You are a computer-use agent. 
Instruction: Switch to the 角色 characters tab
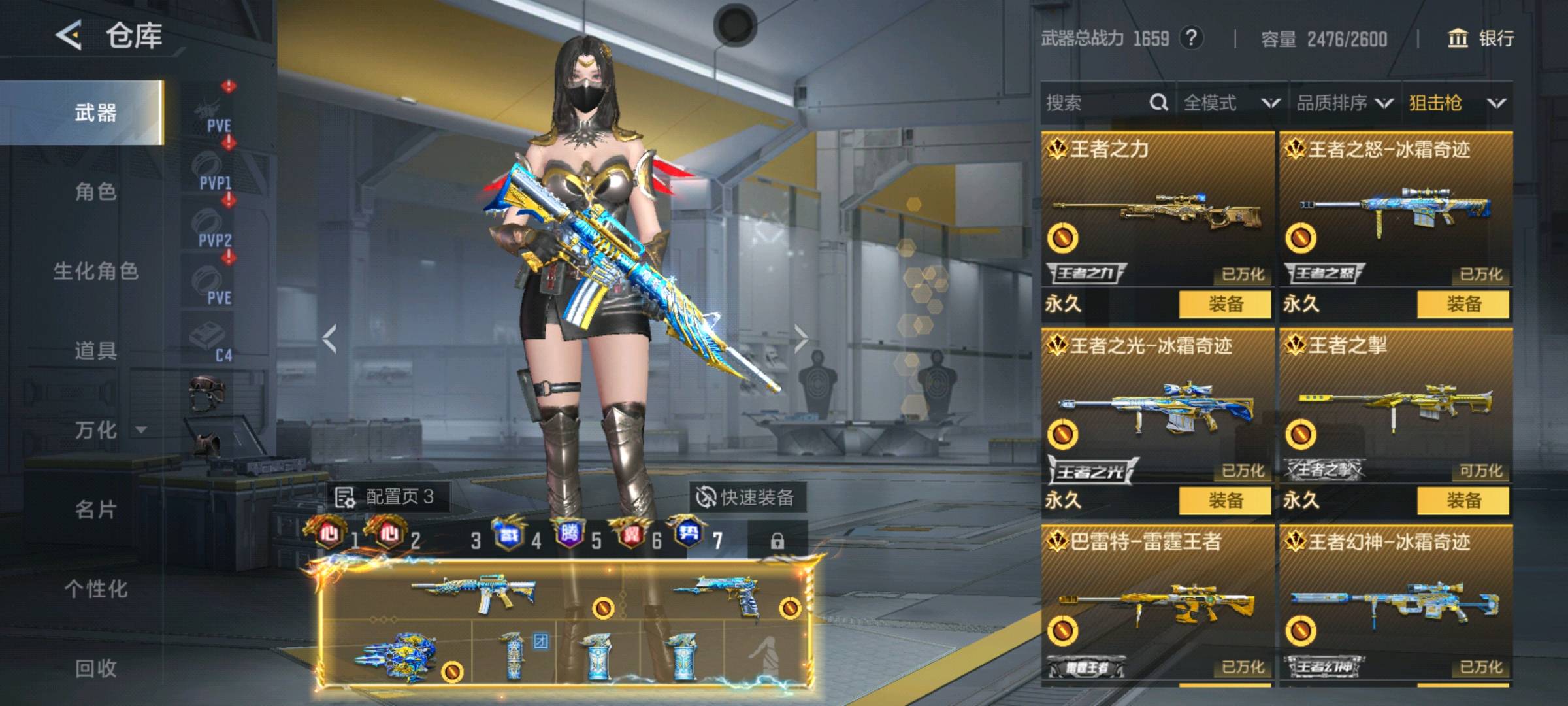point(95,192)
